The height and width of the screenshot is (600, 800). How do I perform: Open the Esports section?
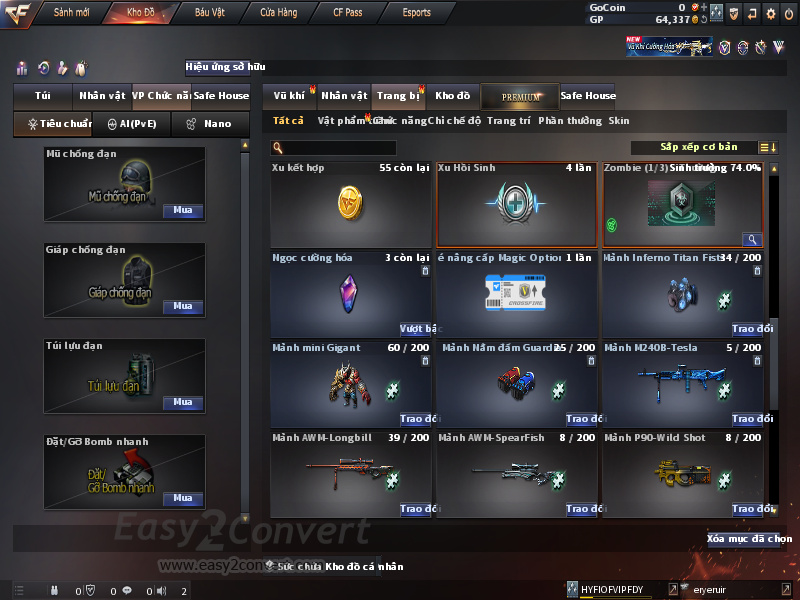416,13
